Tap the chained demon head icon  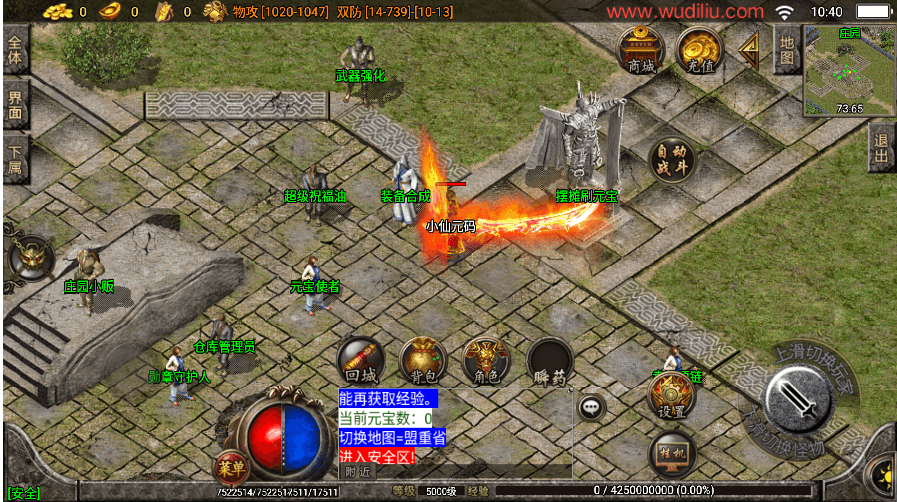[x=31, y=259]
